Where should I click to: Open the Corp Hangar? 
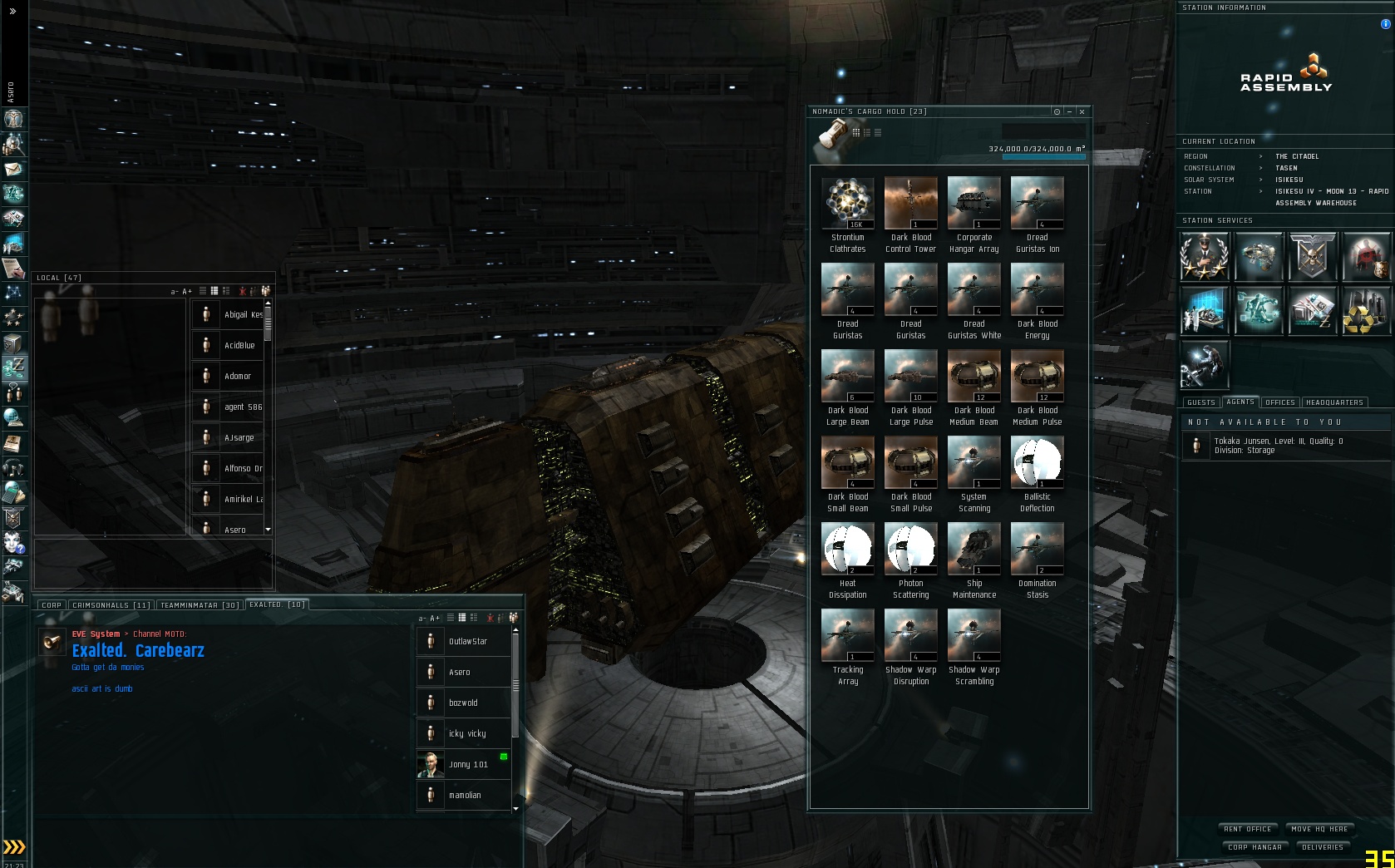tap(1255, 847)
